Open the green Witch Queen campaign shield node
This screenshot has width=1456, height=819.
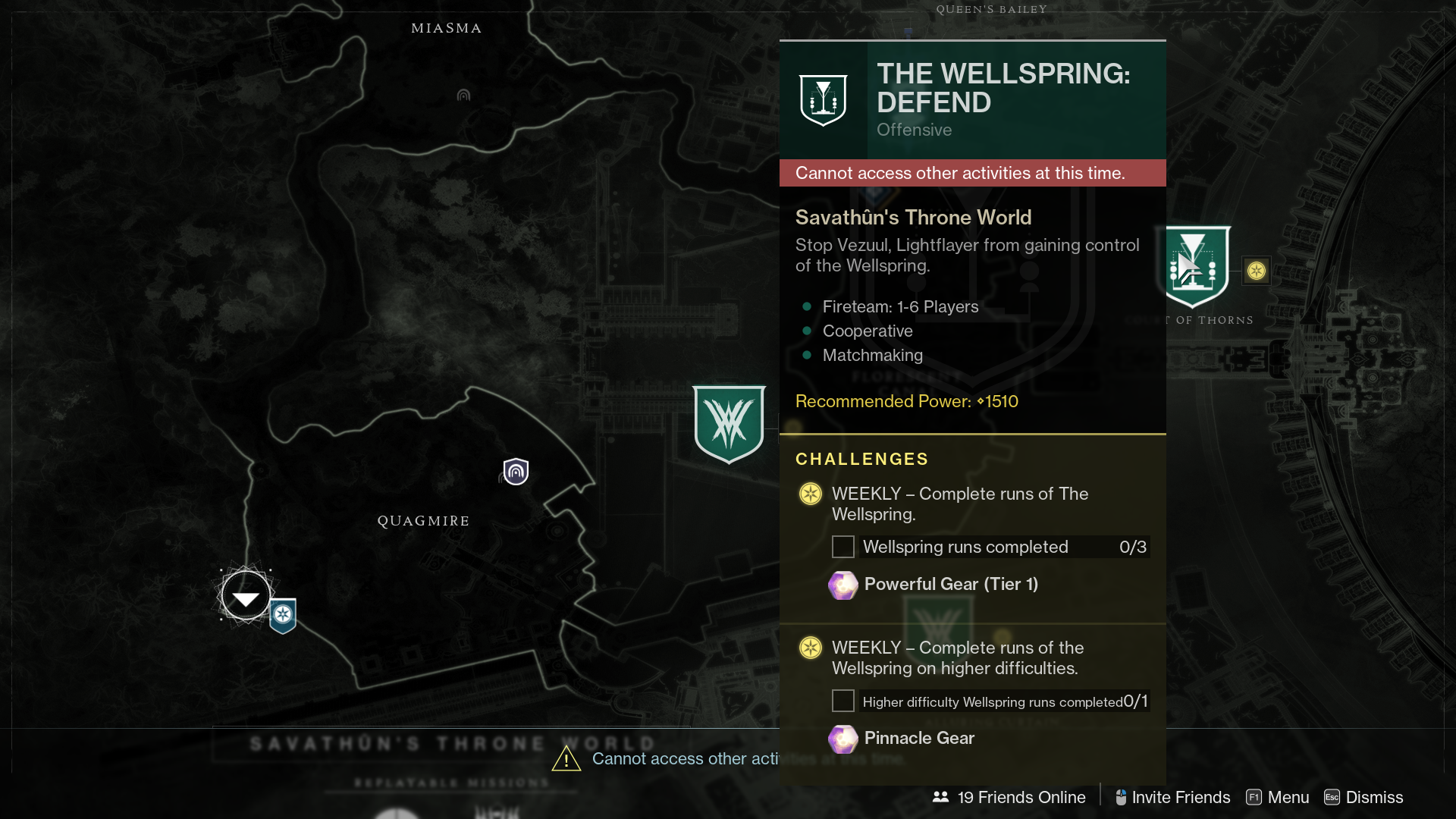[x=729, y=423]
